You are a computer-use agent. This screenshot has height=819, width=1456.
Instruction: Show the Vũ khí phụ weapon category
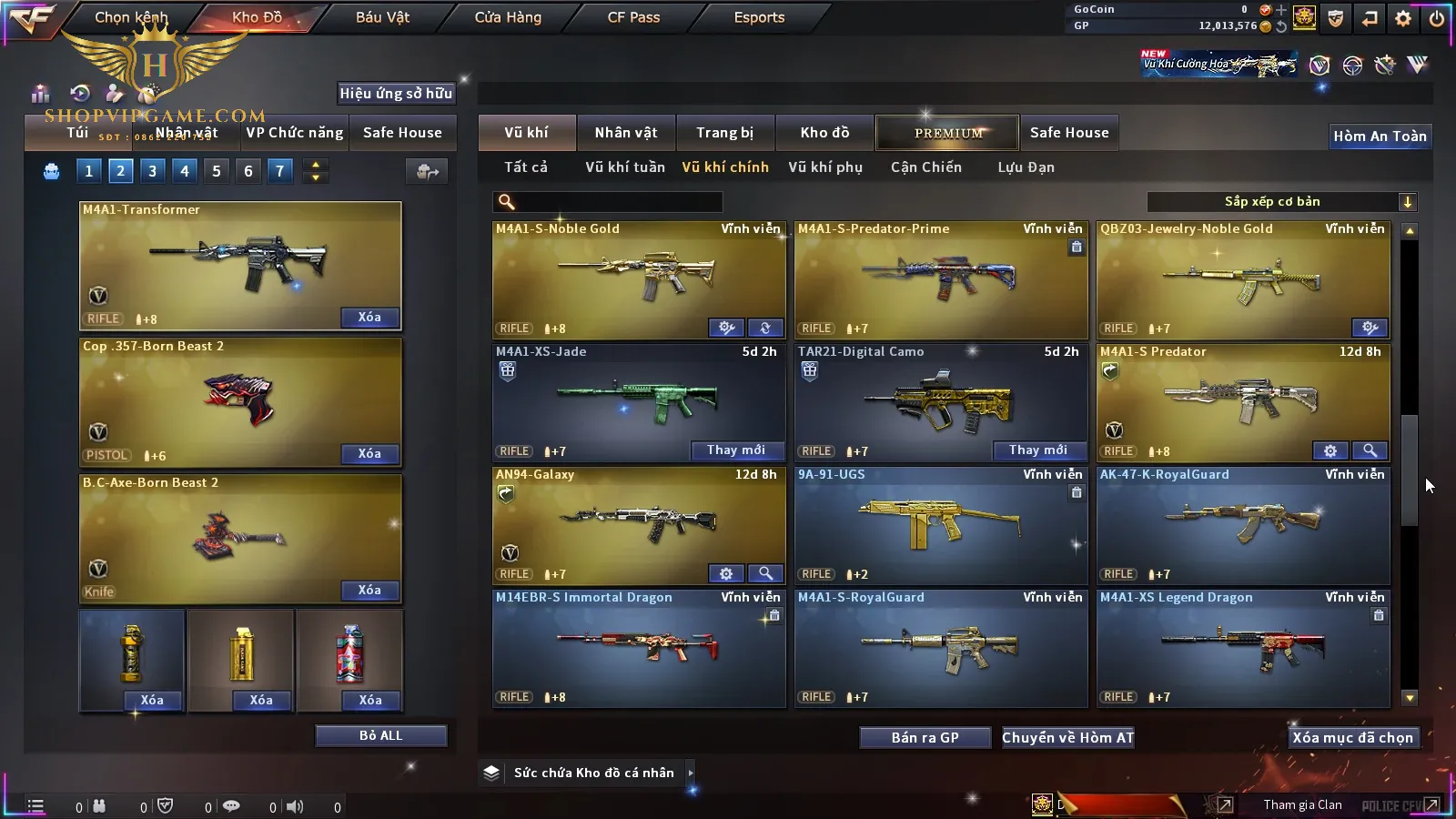click(x=824, y=167)
